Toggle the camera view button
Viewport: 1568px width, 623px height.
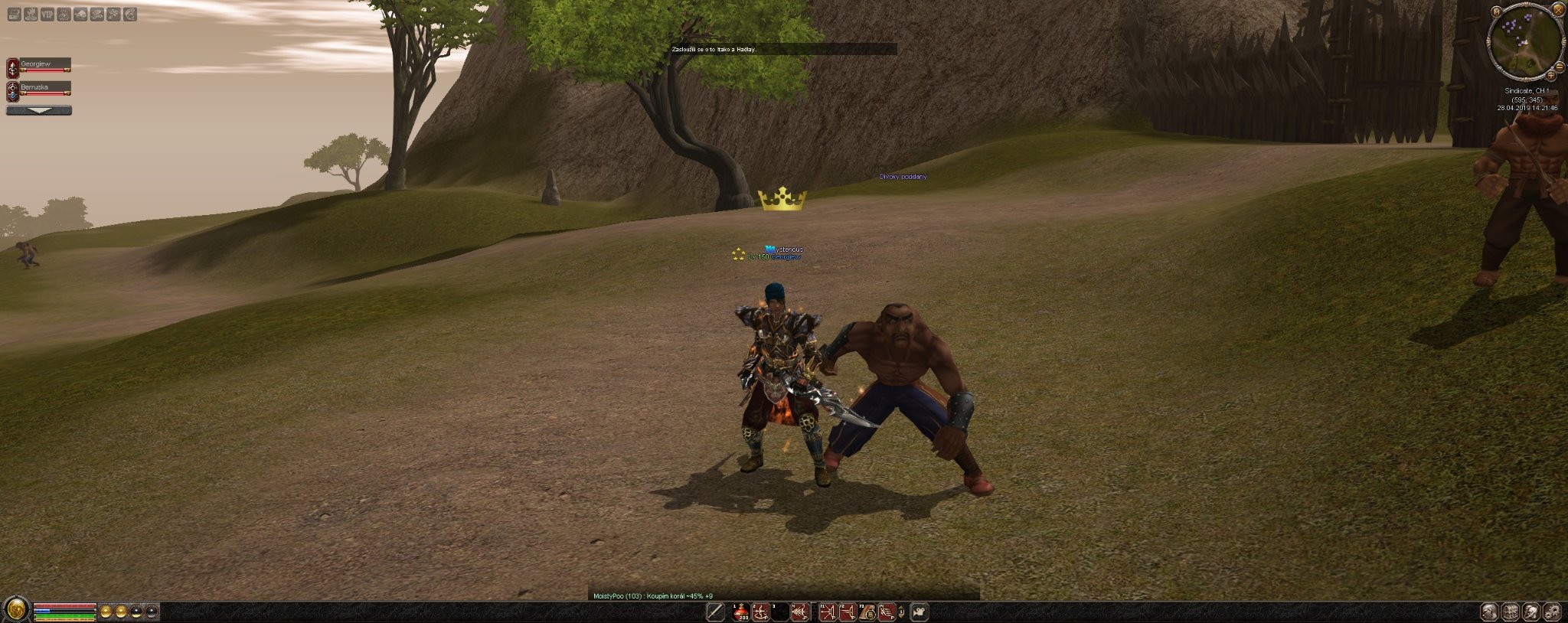[920, 612]
